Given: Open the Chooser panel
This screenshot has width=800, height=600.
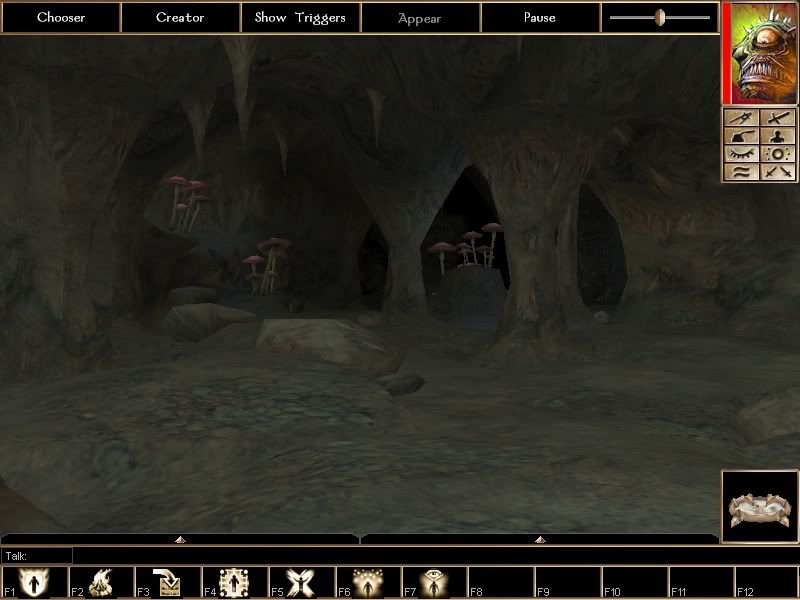Looking at the screenshot, I should click(x=60, y=17).
